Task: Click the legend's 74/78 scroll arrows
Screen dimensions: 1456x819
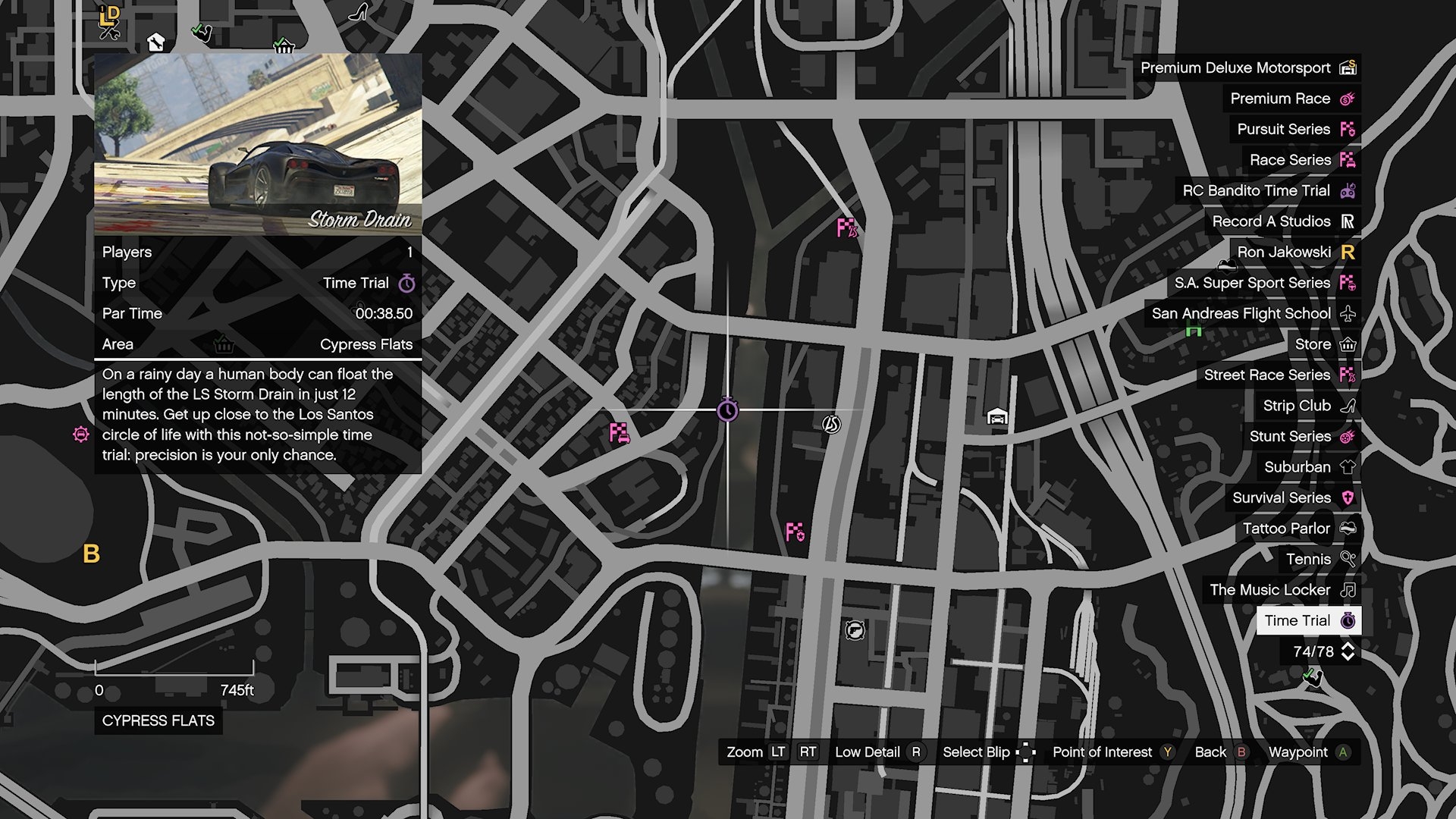Action: pyautogui.click(x=1348, y=651)
